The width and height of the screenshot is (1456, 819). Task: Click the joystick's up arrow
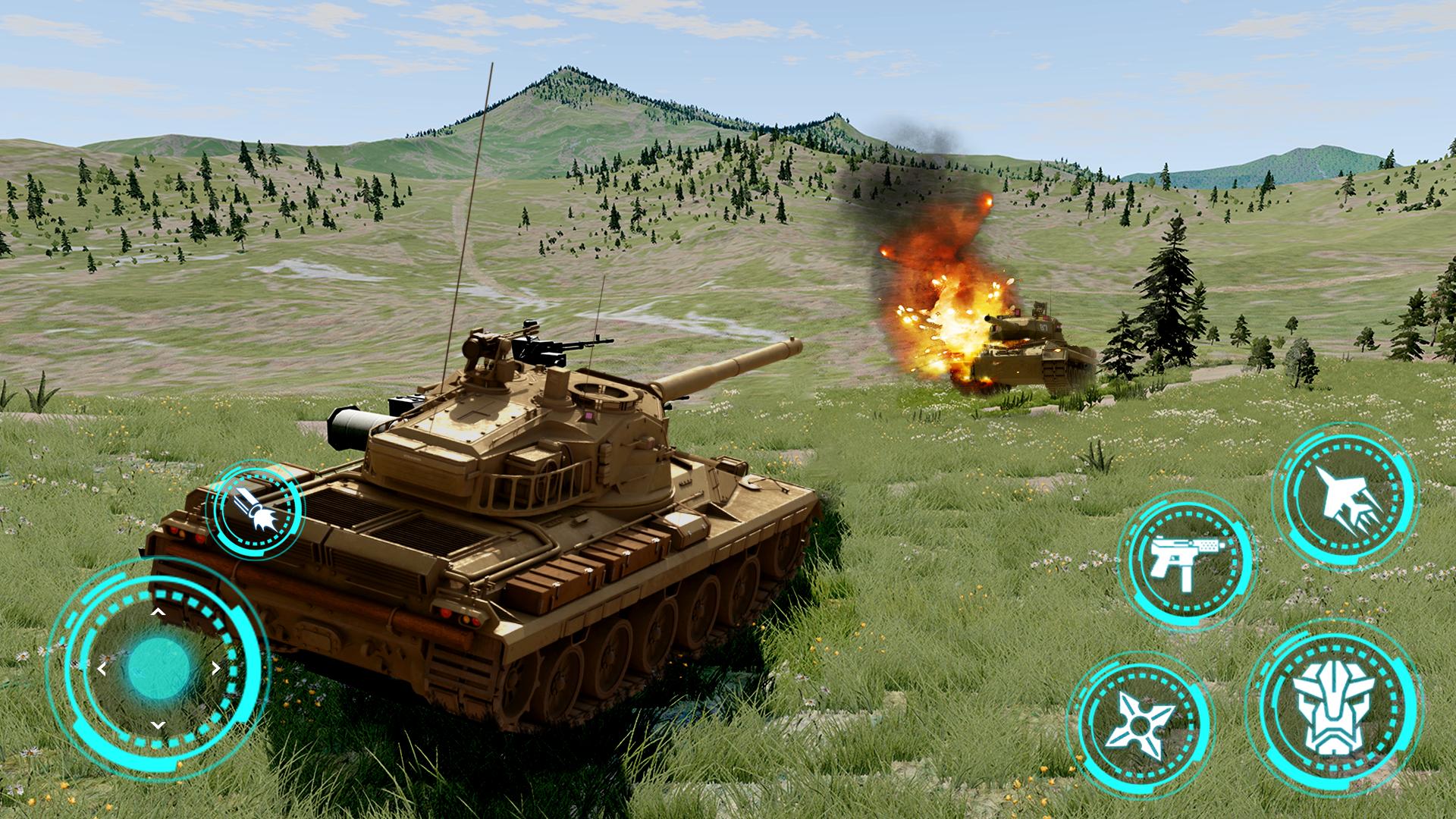point(158,611)
